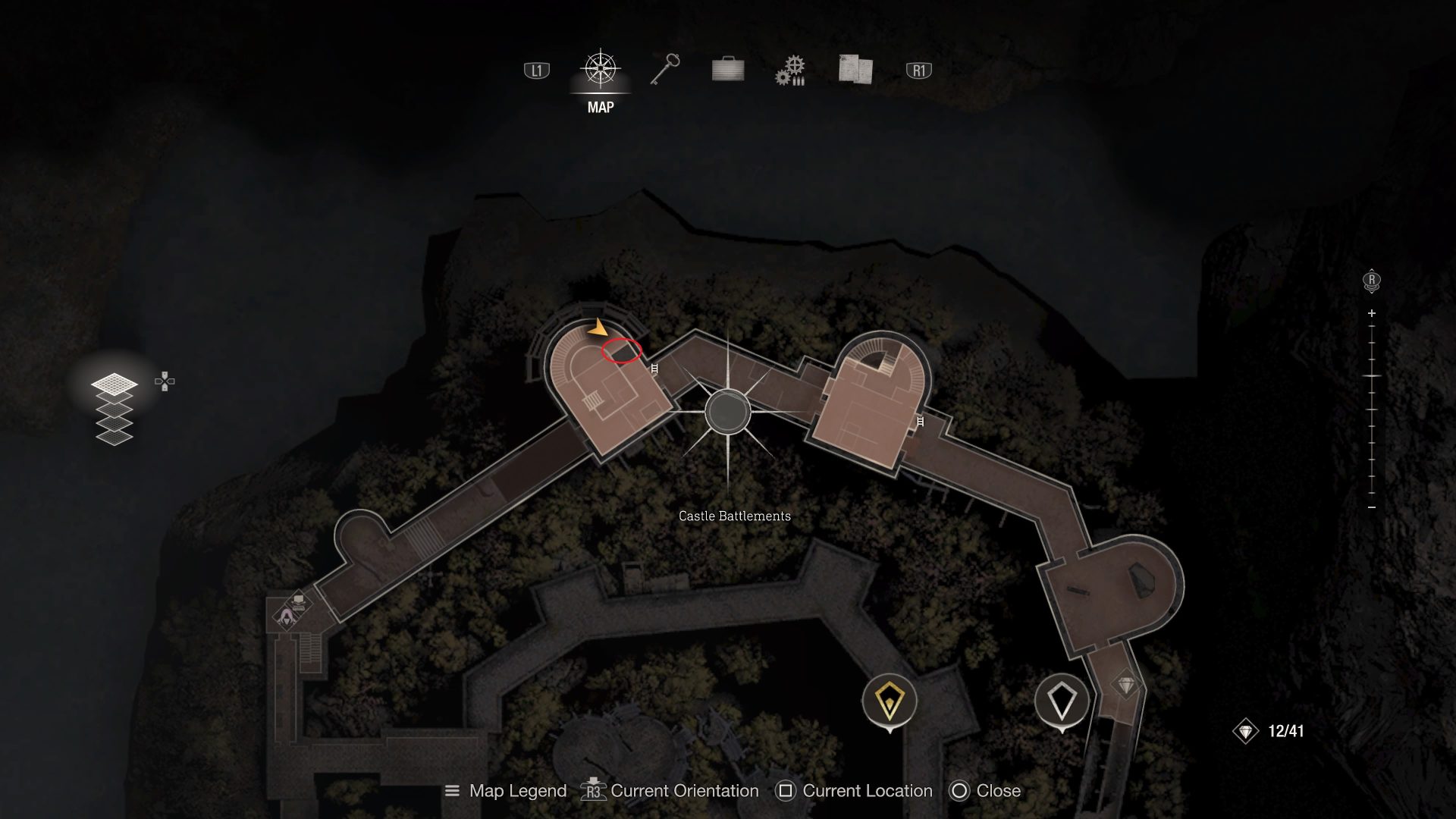Screen dimensions: 1456x819
Task: Click the typewriter save icon on the map
Action: tap(299, 603)
